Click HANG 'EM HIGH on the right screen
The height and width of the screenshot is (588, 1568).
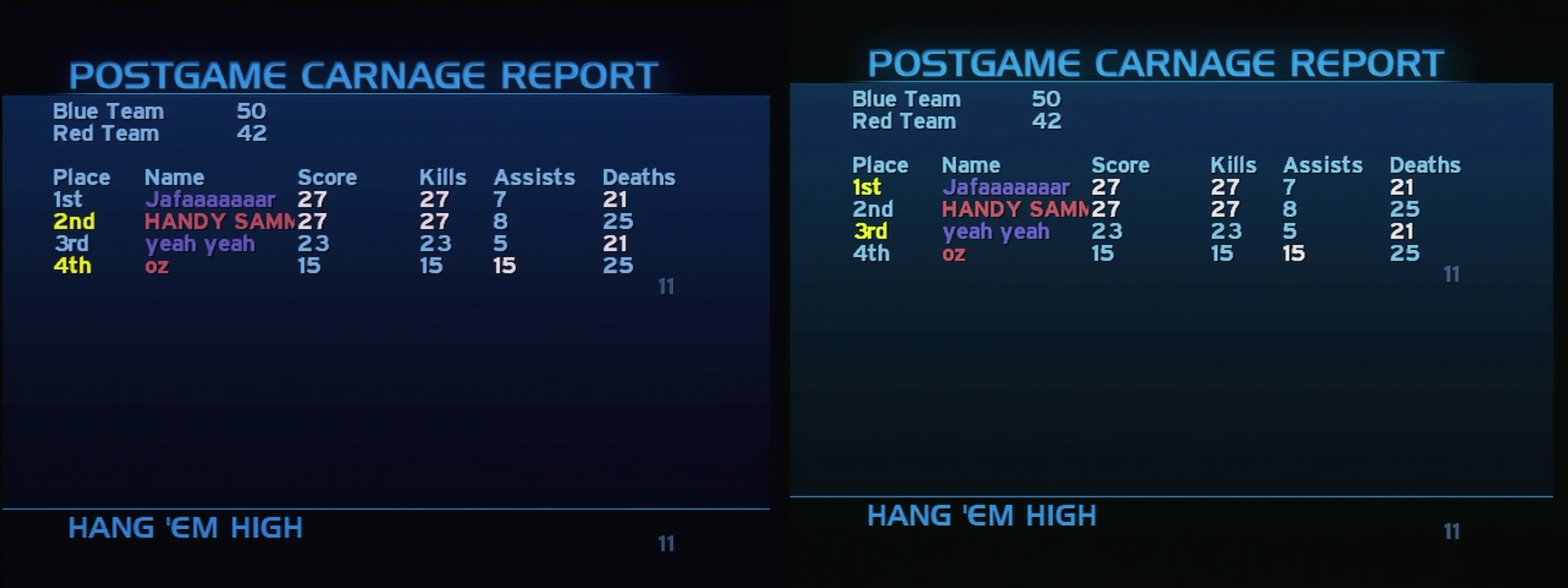980,515
